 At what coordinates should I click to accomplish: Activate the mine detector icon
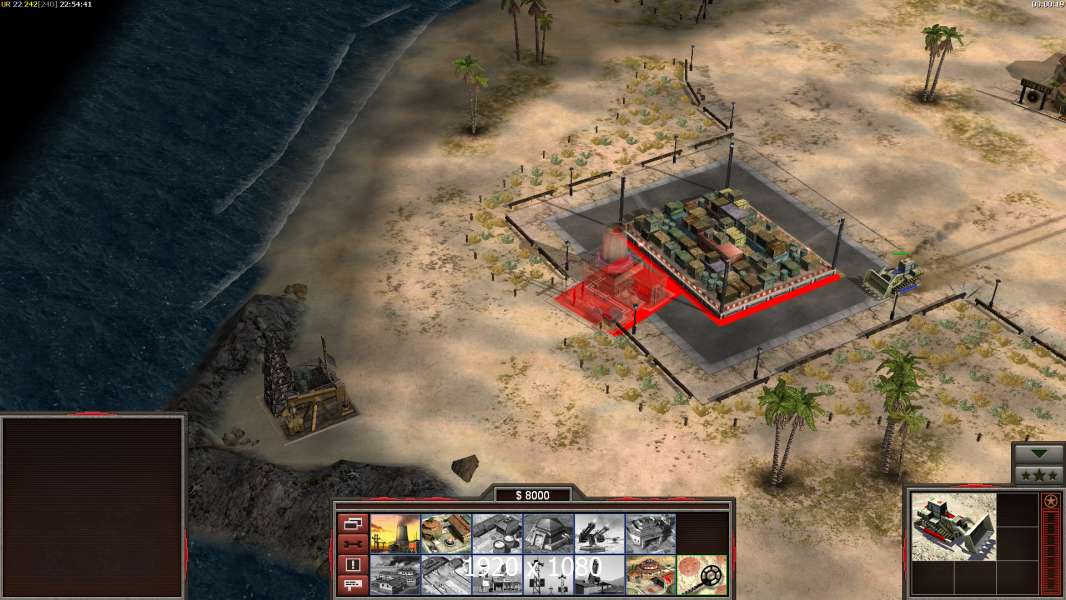(x=701, y=574)
